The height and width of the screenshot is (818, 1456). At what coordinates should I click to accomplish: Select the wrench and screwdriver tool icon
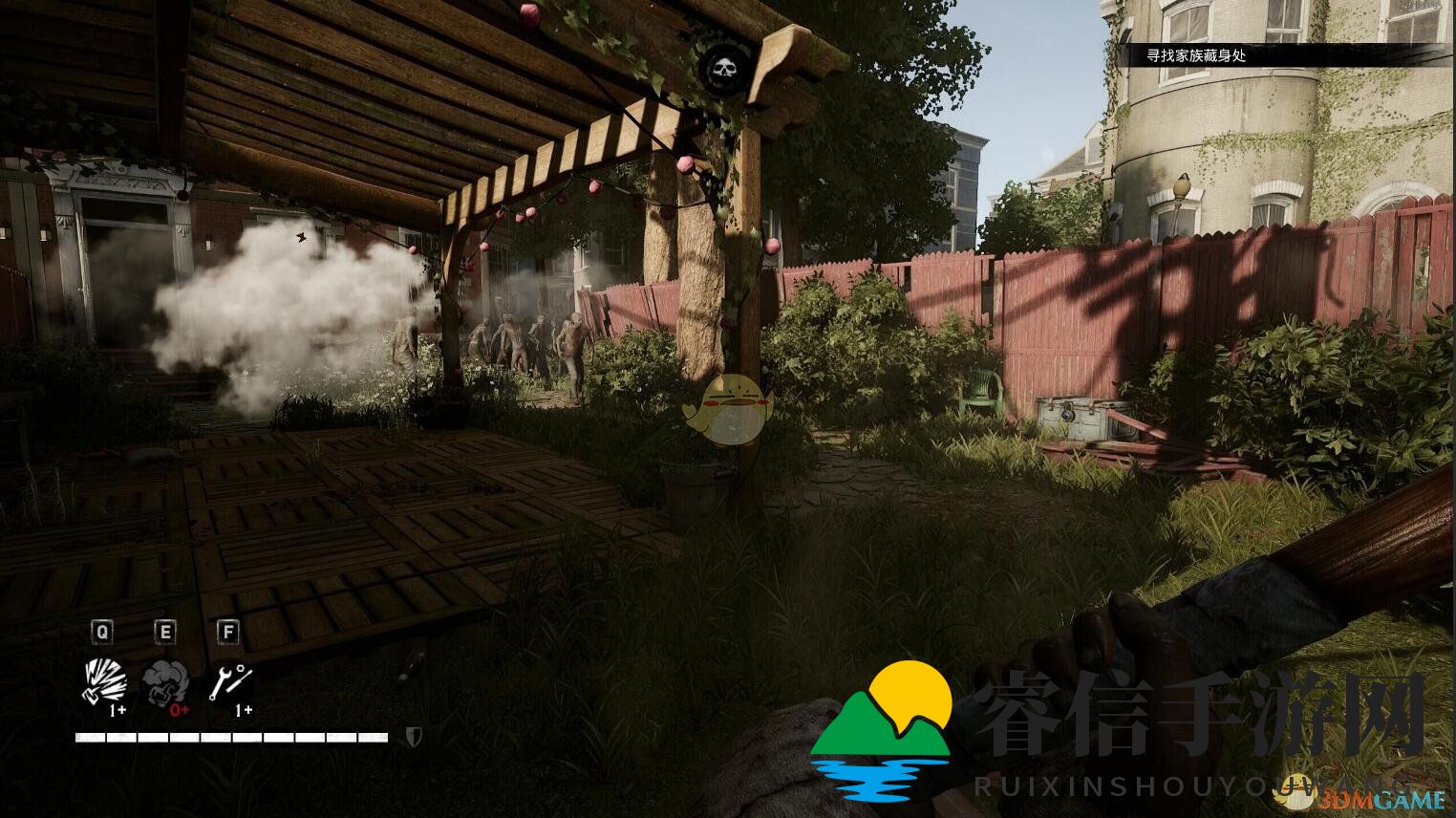(x=229, y=681)
